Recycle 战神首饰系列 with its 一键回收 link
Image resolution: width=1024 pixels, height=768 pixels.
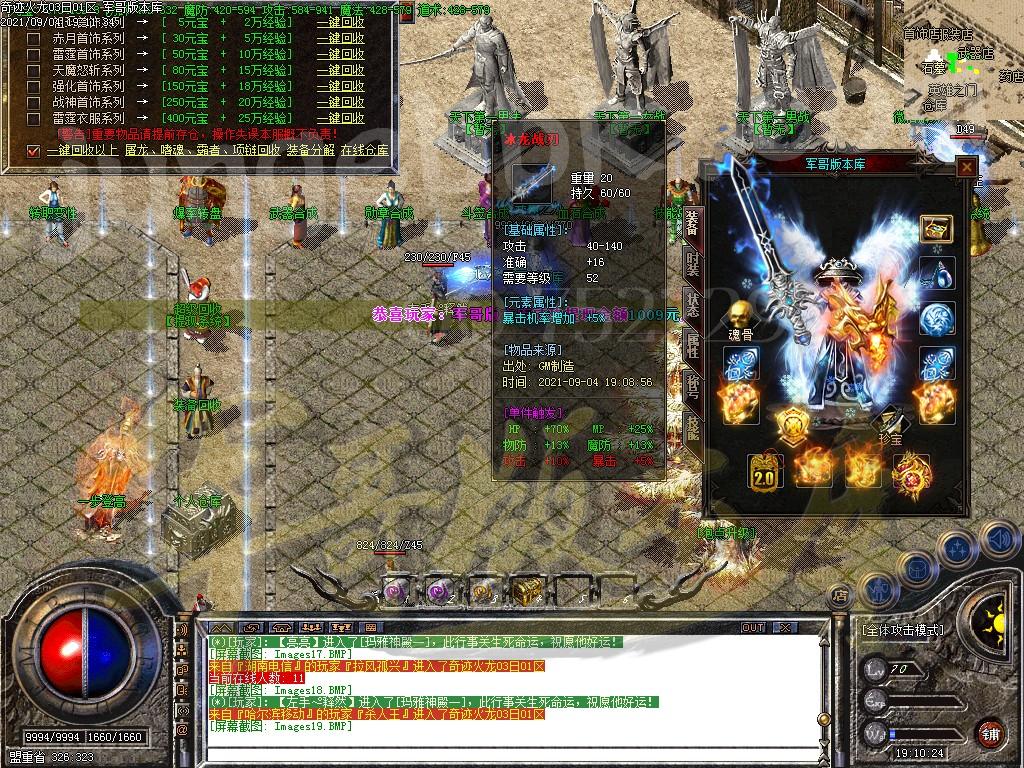coord(342,102)
